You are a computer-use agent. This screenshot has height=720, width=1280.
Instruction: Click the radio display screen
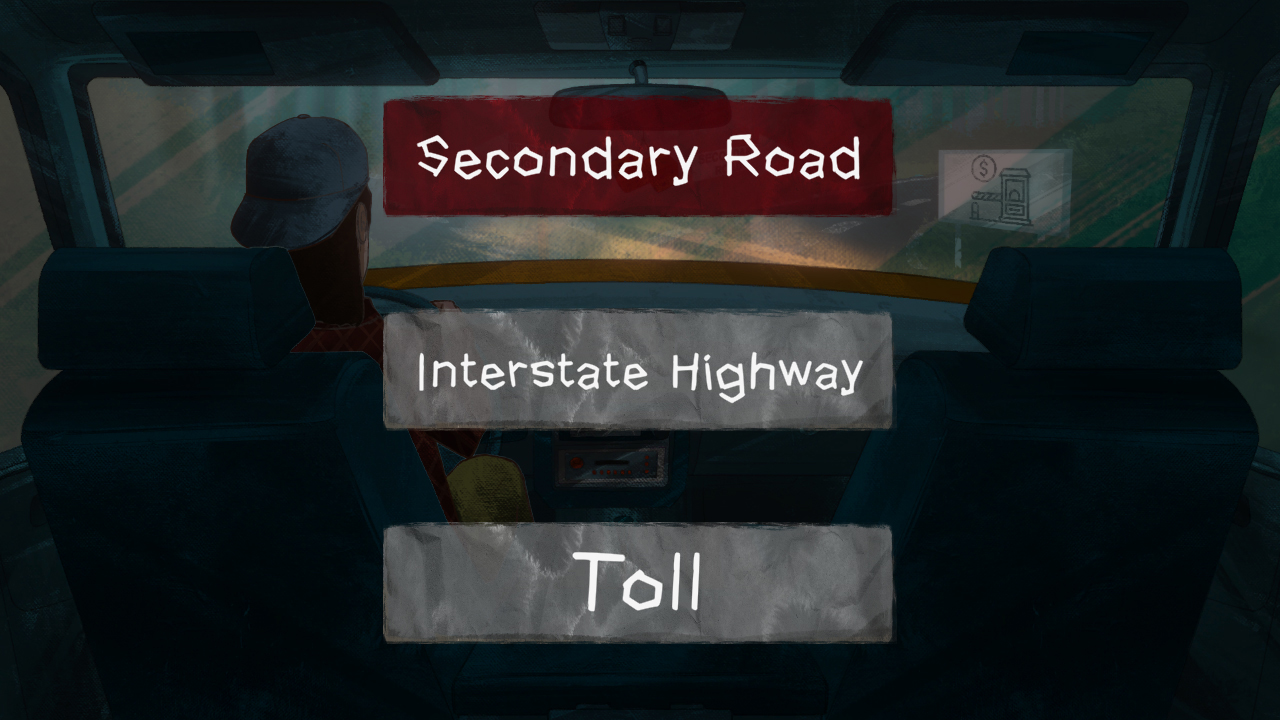click(x=611, y=462)
